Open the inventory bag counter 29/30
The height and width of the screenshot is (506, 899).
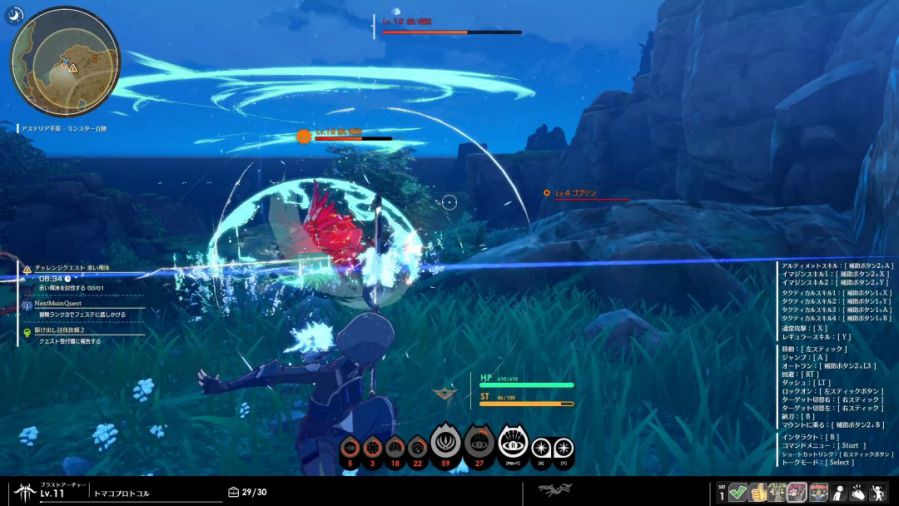247,491
